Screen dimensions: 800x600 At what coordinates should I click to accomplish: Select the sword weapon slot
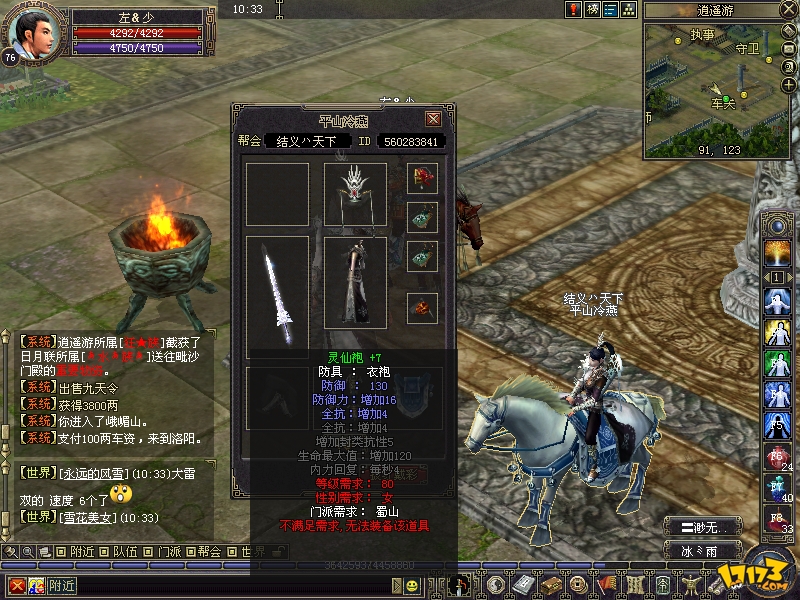(277, 297)
